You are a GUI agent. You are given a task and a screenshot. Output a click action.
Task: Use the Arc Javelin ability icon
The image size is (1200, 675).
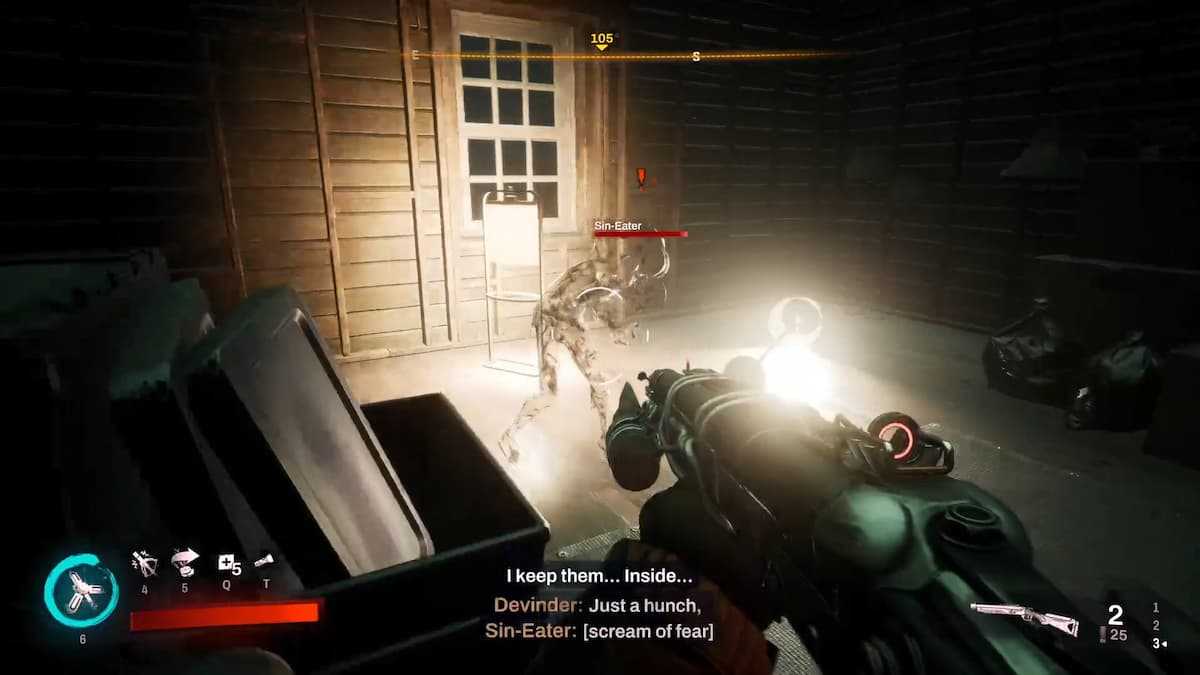[145, 565]
